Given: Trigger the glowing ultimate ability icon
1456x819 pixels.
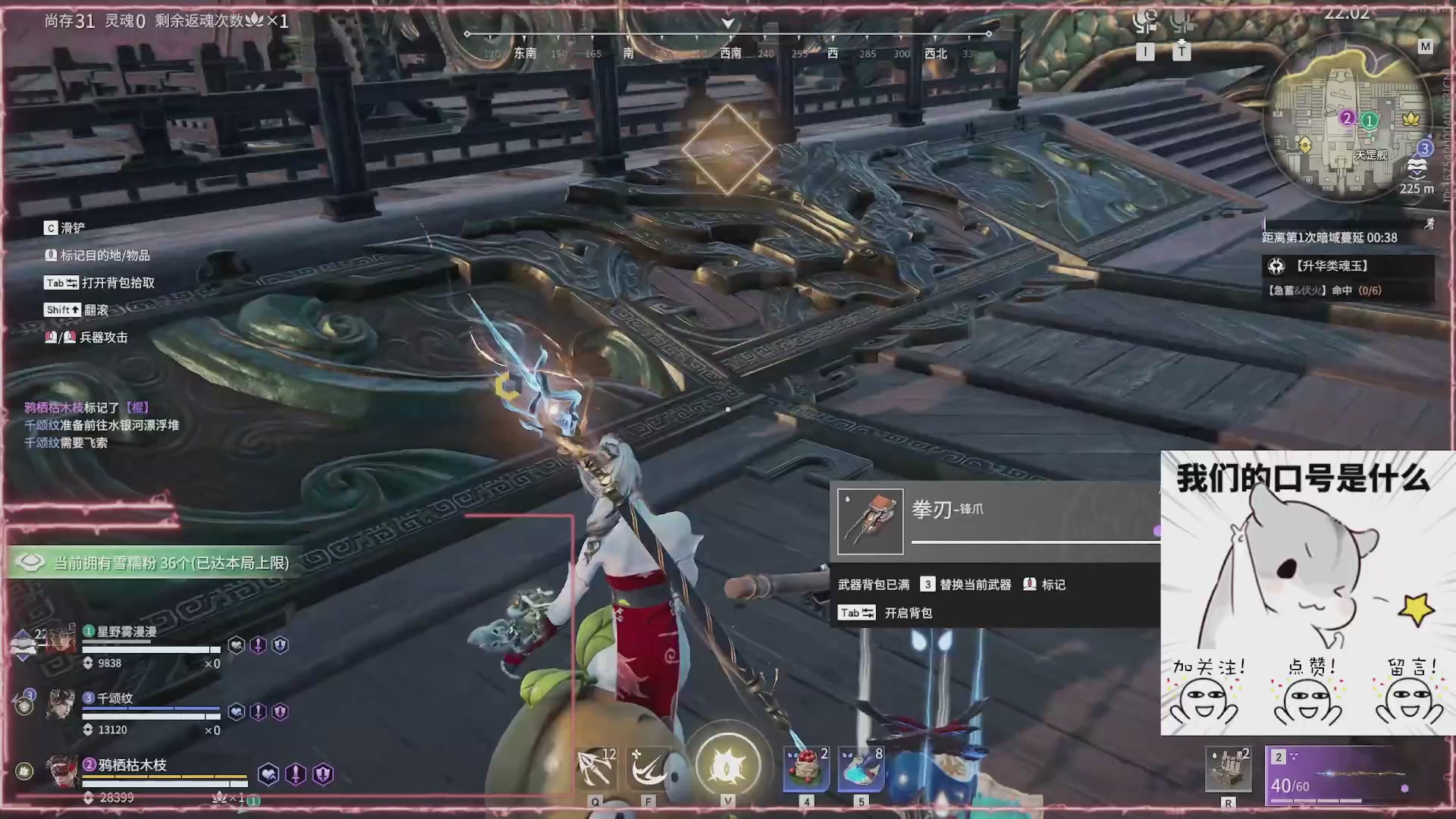Looking at the screenshot, I should [x=728, y=764].
